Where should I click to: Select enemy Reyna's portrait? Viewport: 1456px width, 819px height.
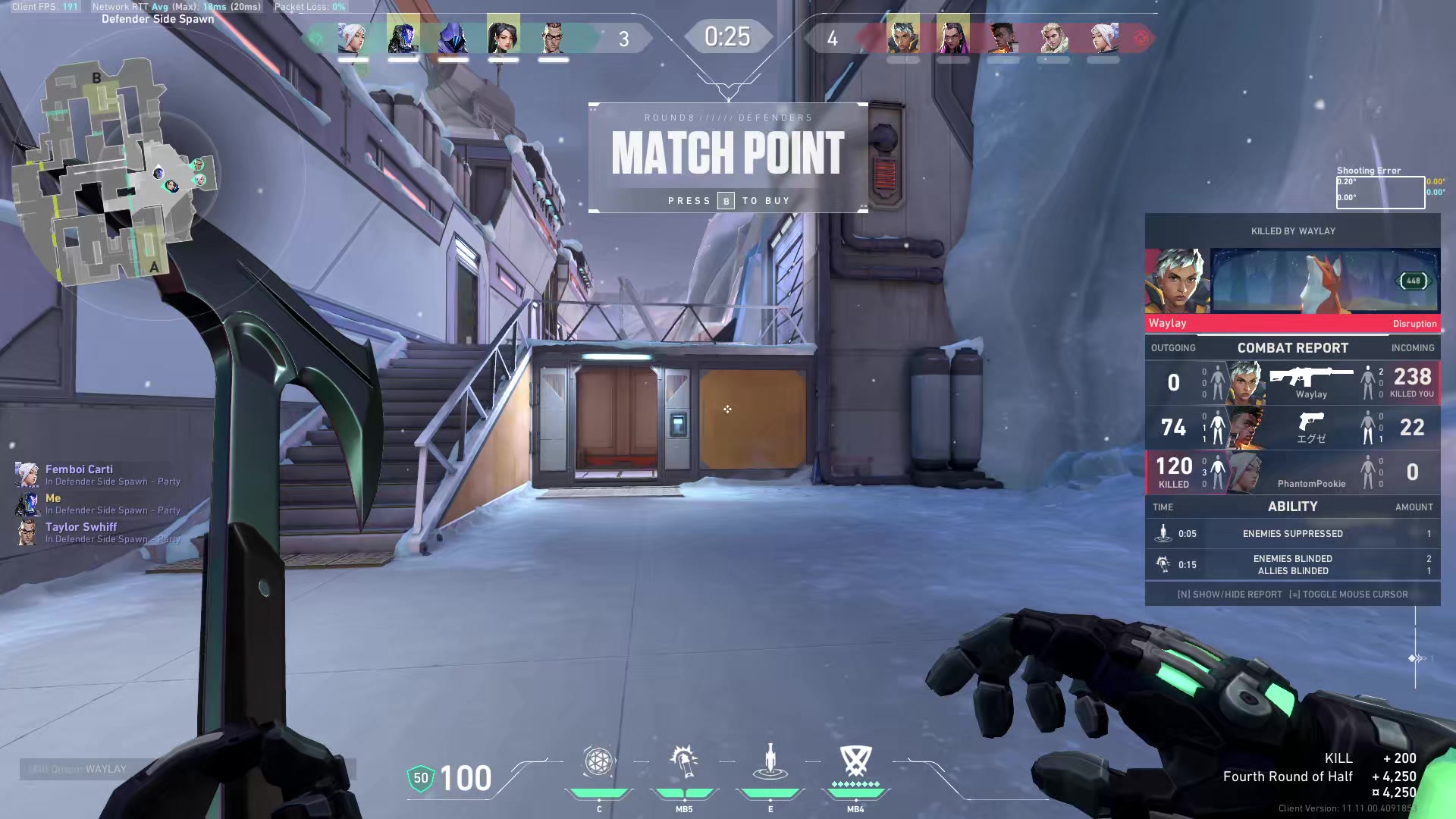[x=953, y=36]
